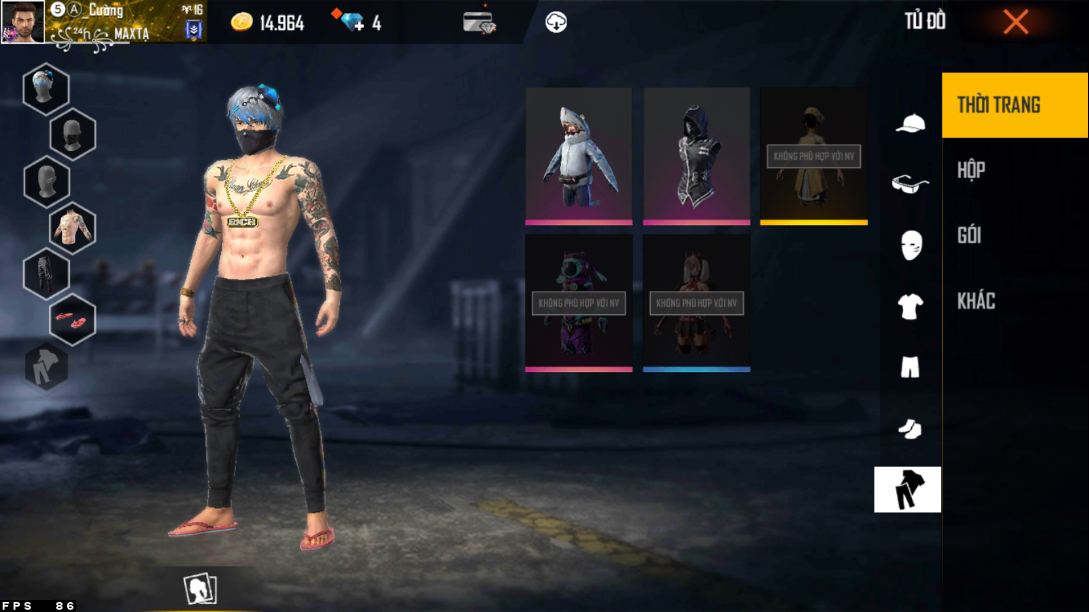This screenshot has width=1089, height=612.
Task: Equip the shark costume set
Action: [x=579, y=155]
